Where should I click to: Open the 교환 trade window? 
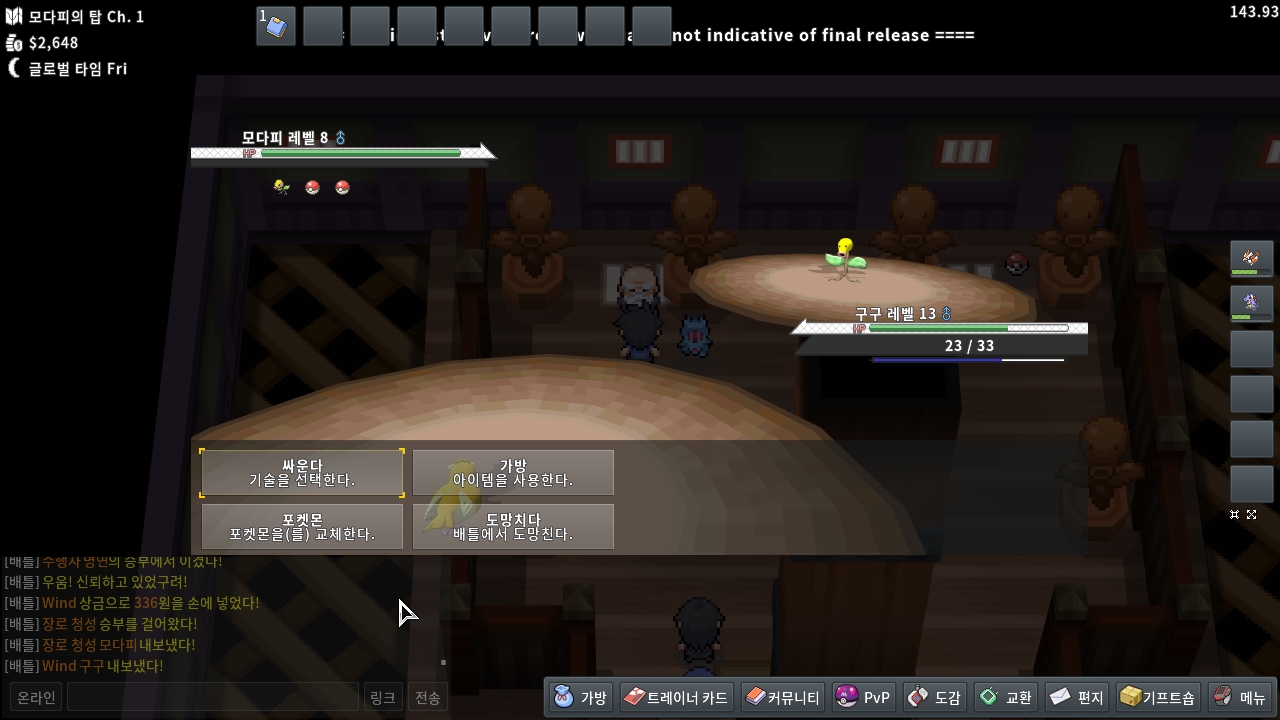1006,697
